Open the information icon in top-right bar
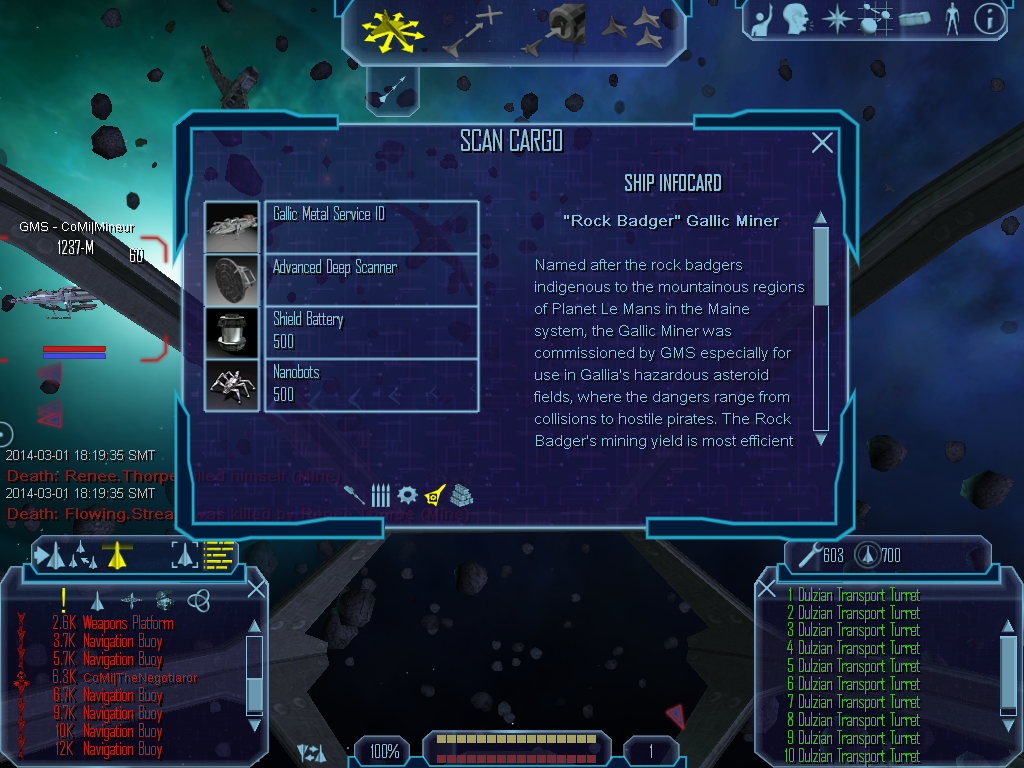This screenshot has height=768, width=1024. click(x=988, y=19)
